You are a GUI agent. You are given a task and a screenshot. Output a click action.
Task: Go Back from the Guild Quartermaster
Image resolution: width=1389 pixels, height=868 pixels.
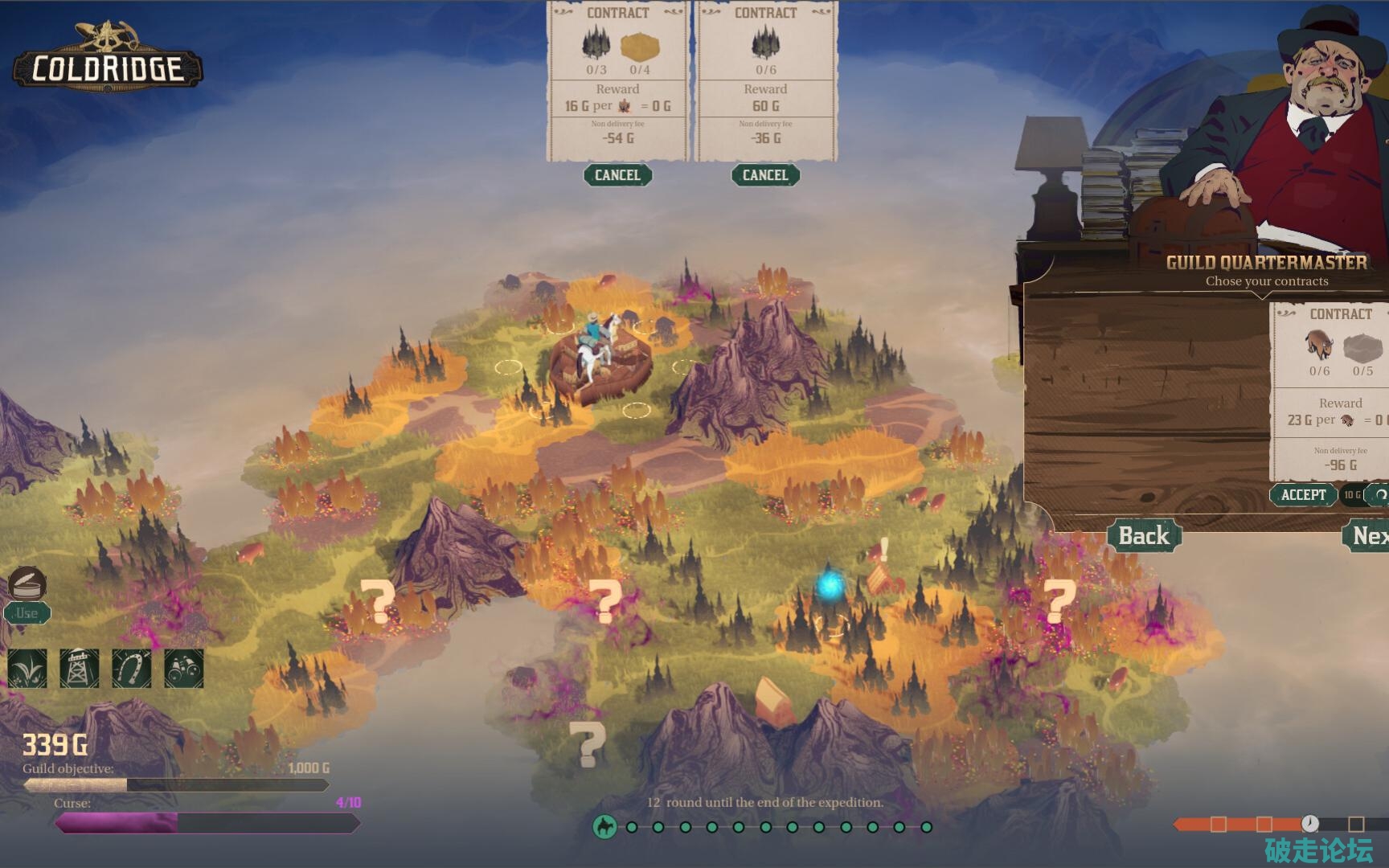1144,536
